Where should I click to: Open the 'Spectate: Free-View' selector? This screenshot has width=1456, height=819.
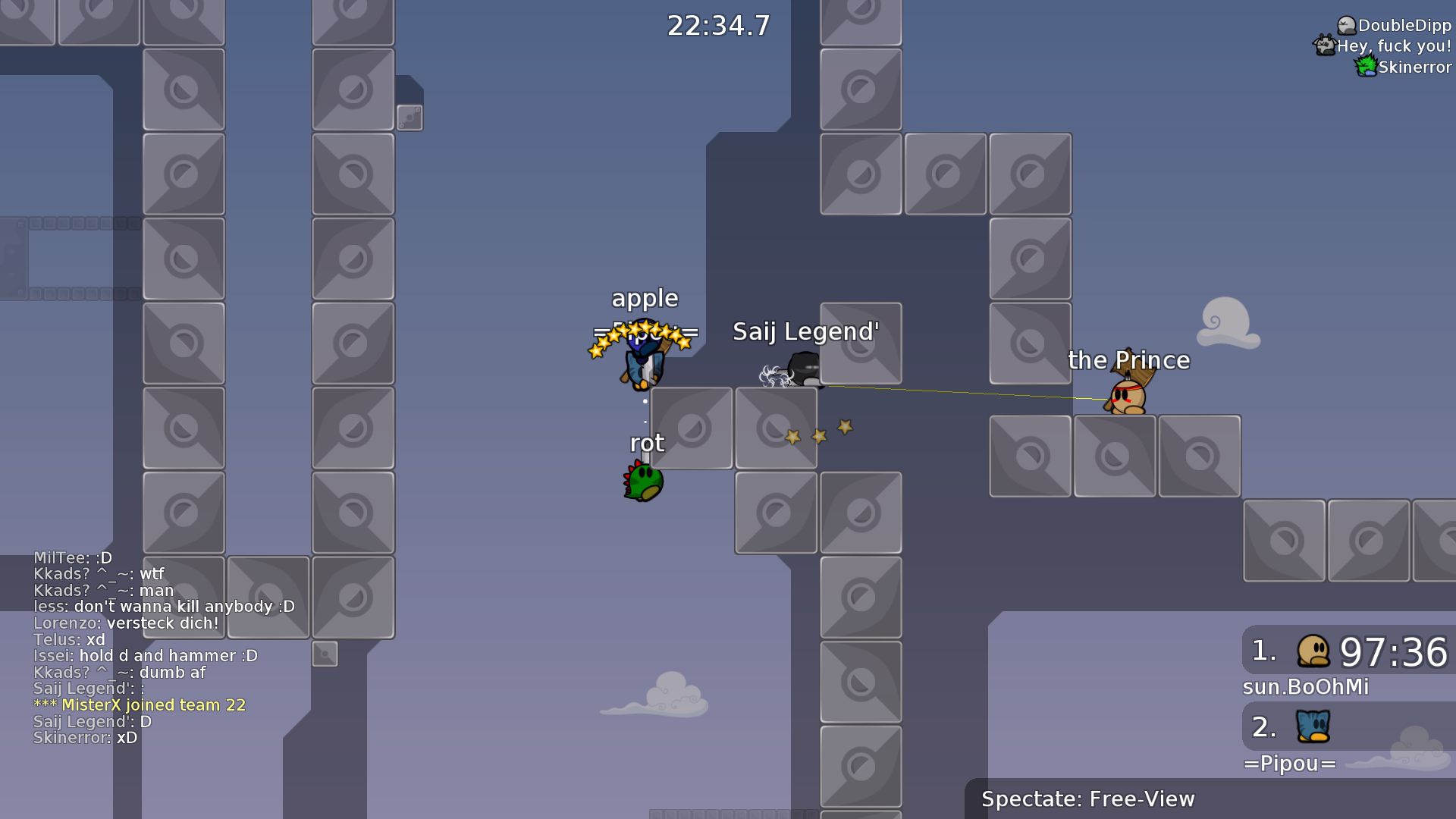1087,799
